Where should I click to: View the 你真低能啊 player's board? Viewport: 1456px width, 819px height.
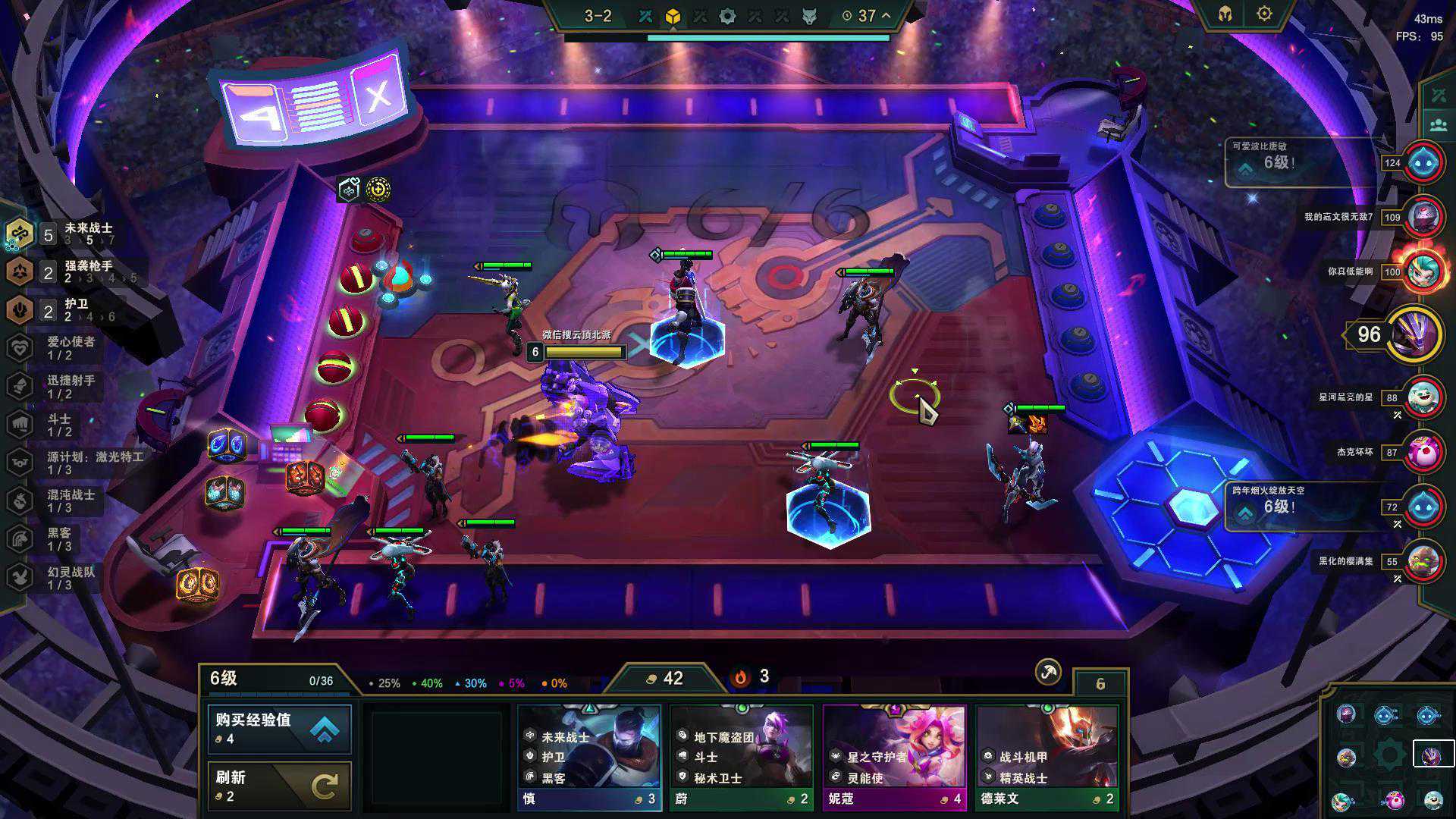[1423, 271]
